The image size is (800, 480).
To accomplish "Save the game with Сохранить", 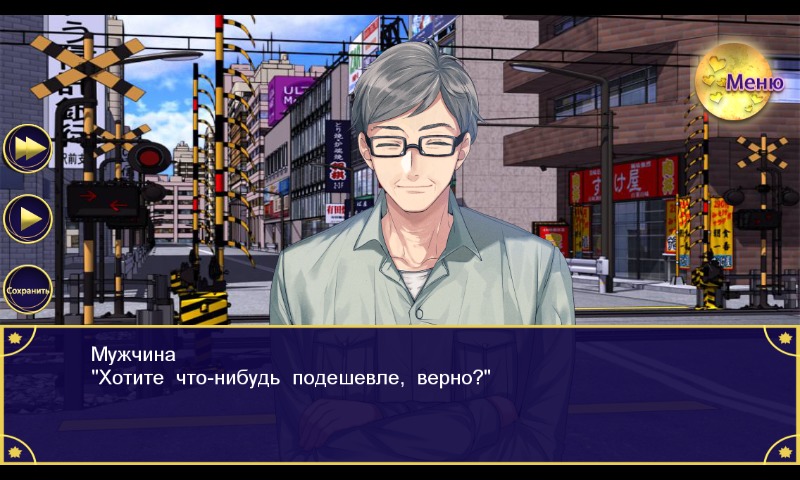I will 28,290.
